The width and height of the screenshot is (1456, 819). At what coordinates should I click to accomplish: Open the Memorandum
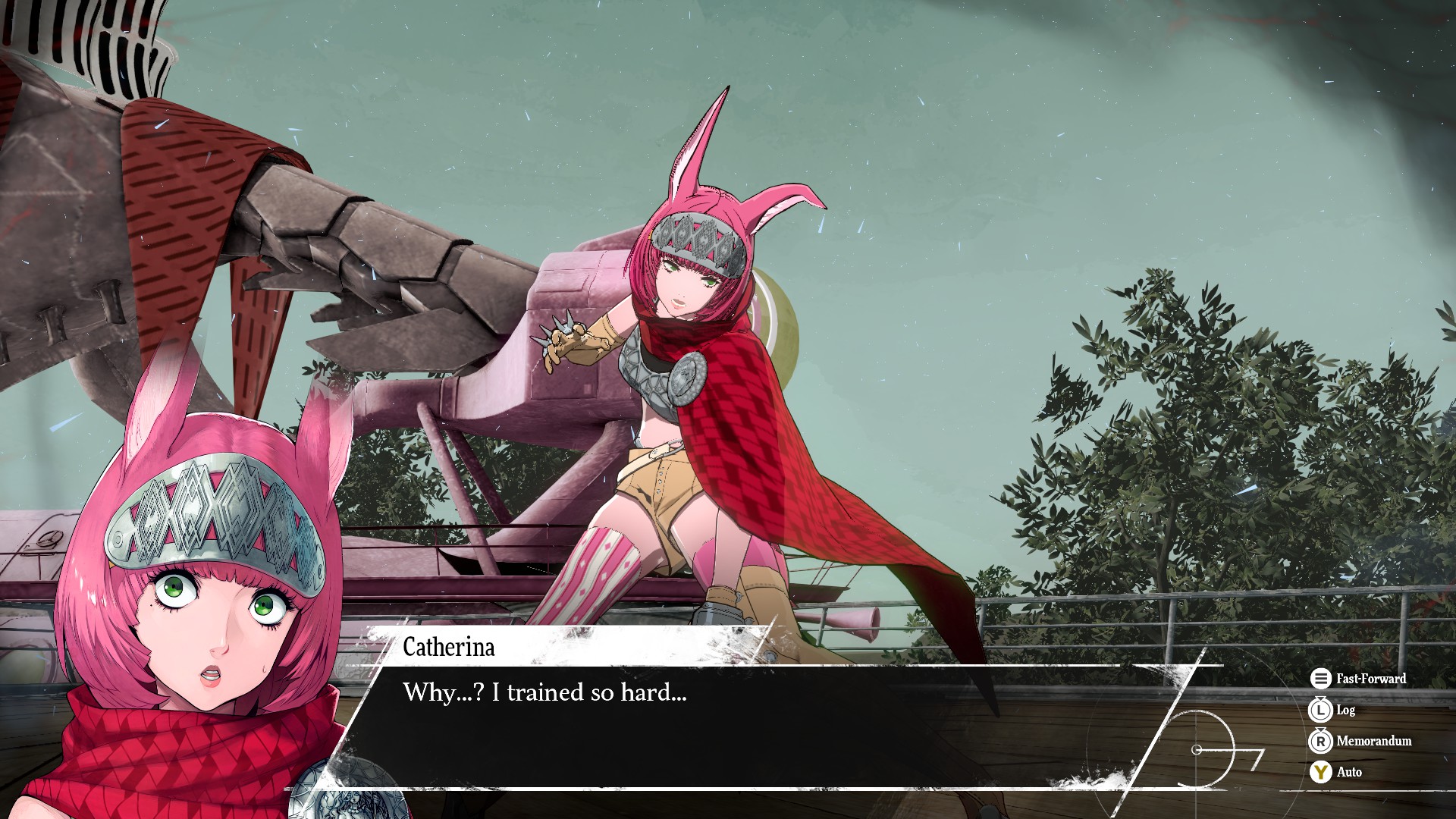(x=1360, y=741)
